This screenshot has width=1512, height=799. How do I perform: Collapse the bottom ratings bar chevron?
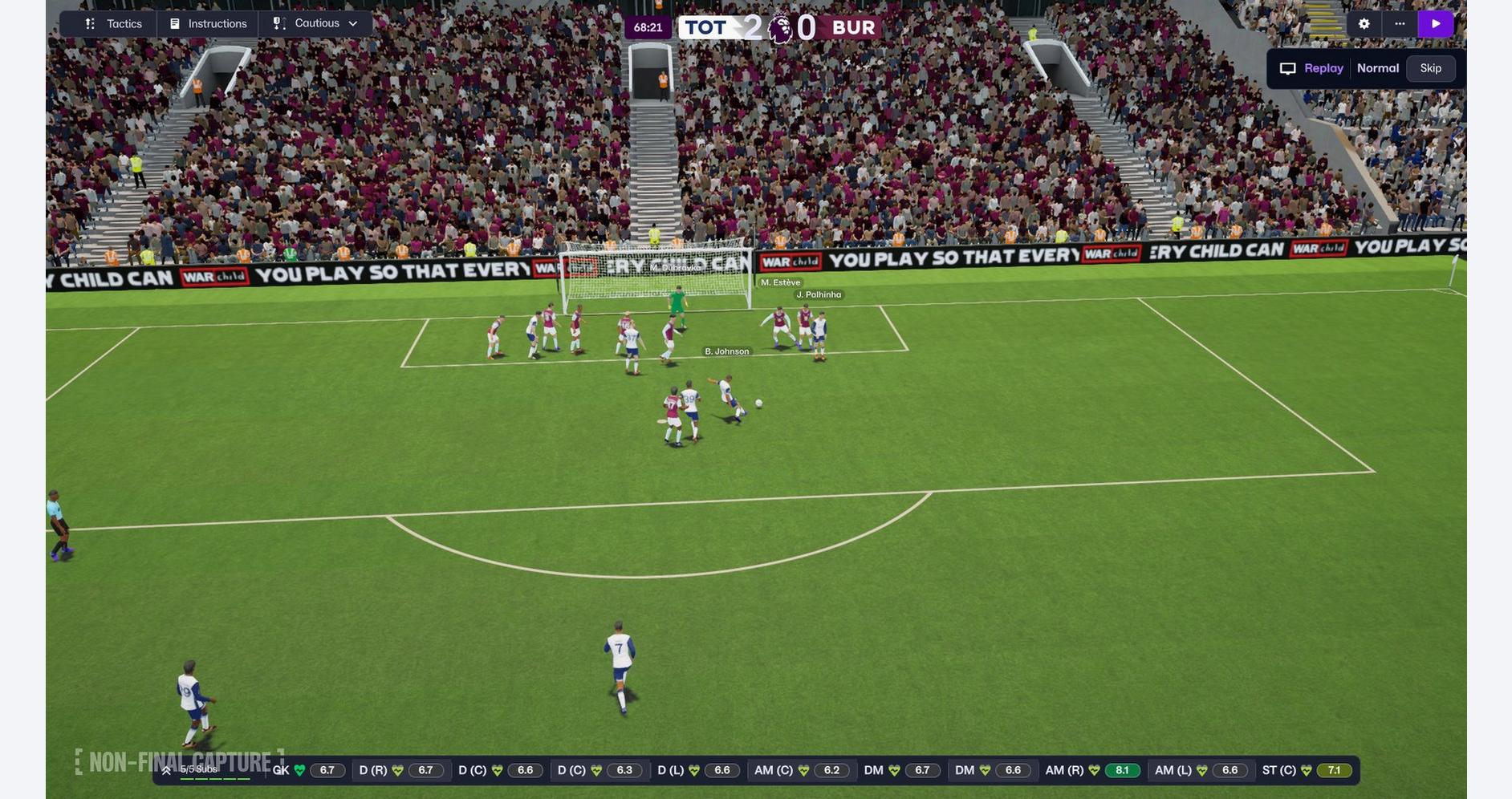pos(166,769)
